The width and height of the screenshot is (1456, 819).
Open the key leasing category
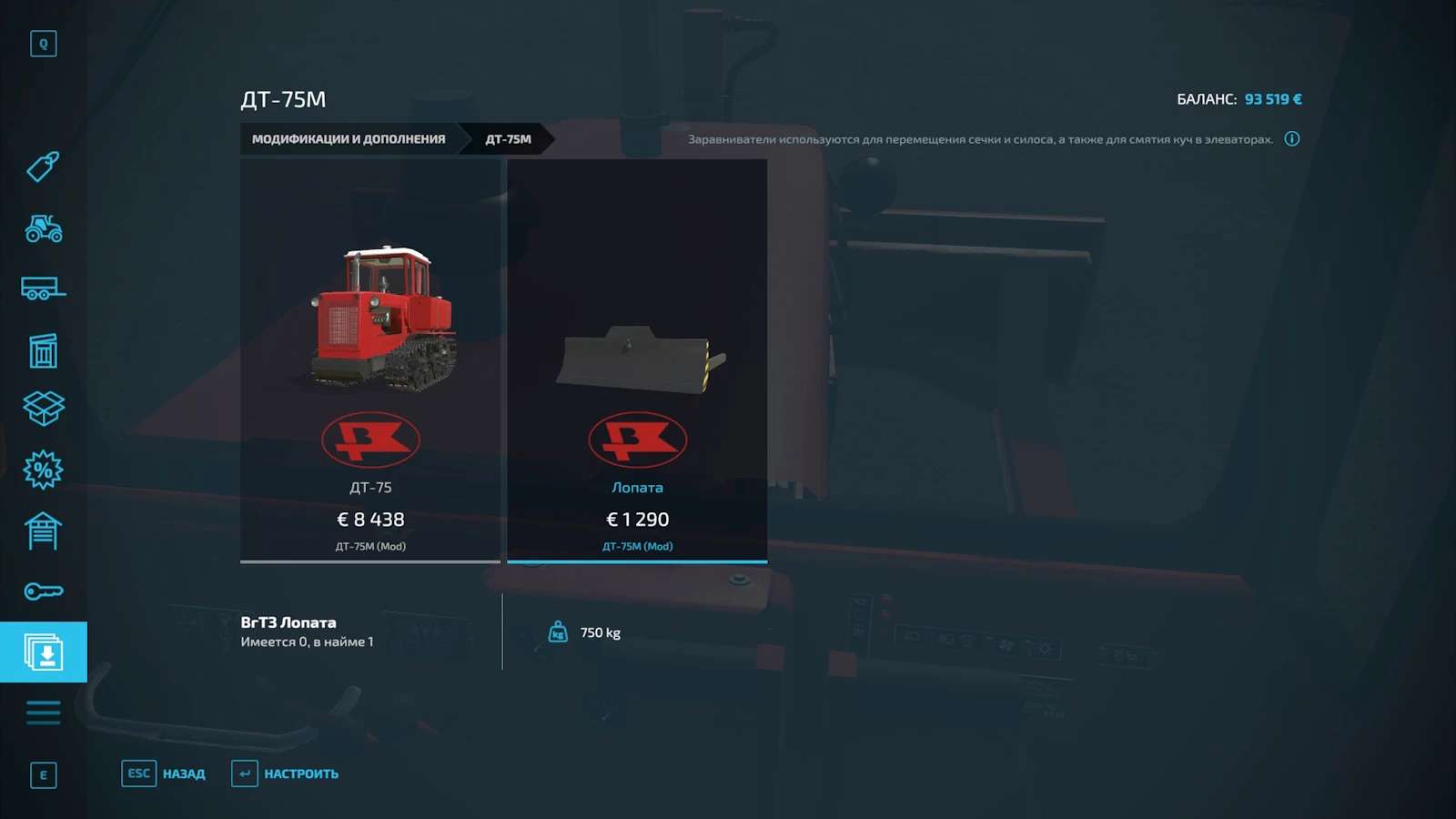pos(43,591)
